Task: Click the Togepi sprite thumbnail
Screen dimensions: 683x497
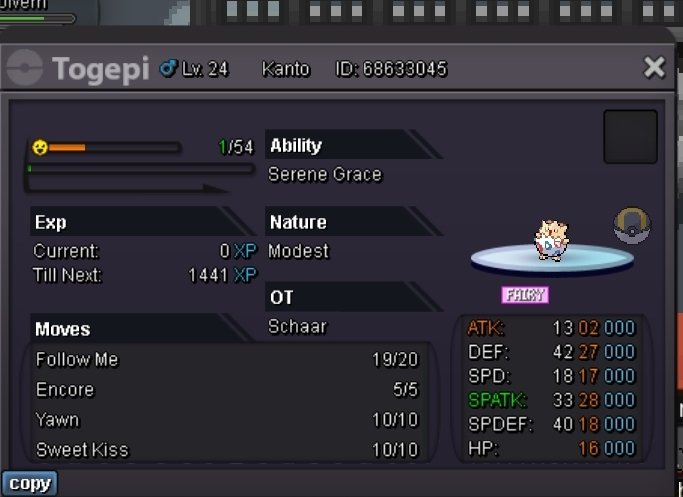Action: [x=549, y=241]
